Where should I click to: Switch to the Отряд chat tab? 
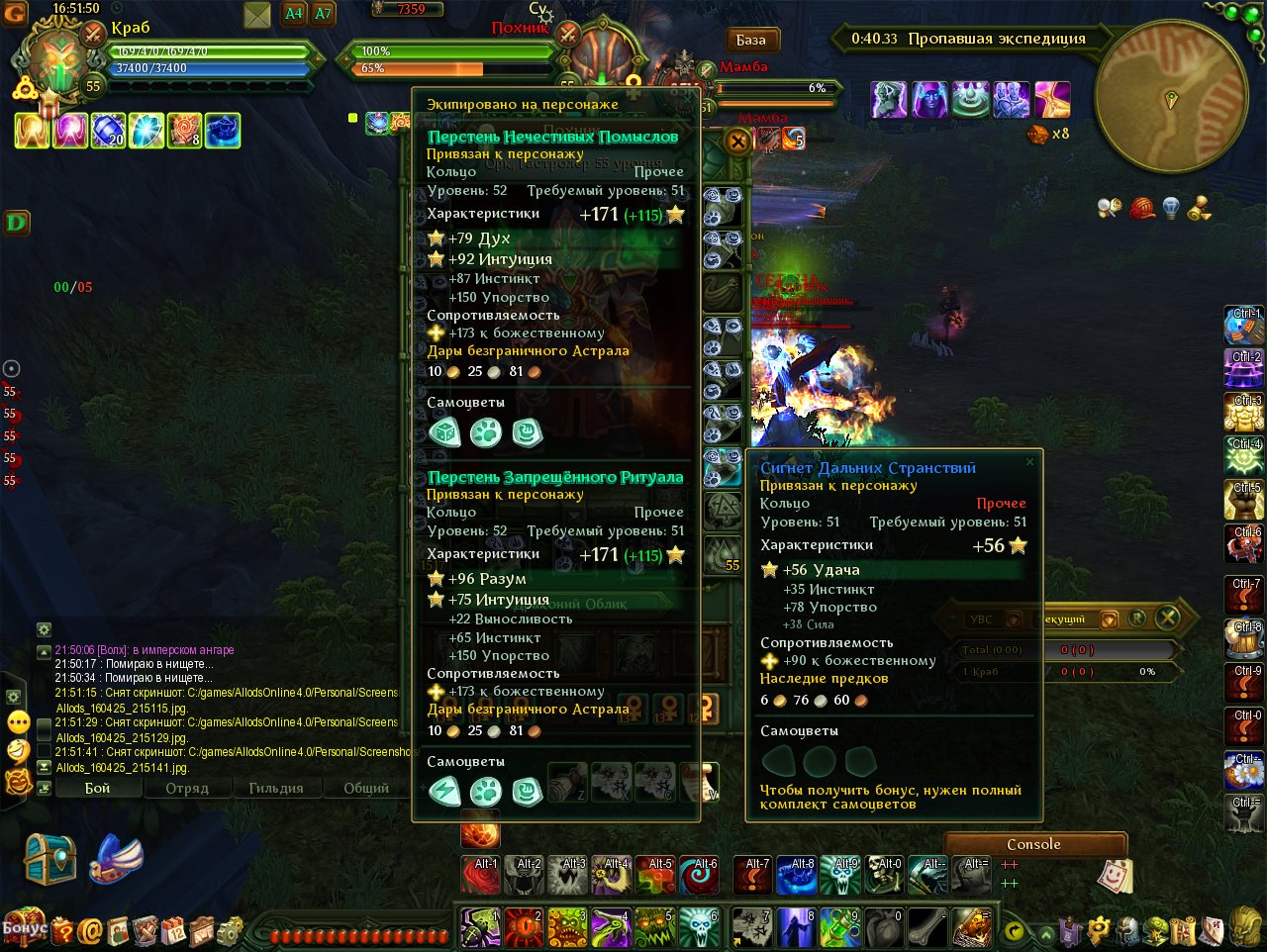187,788
